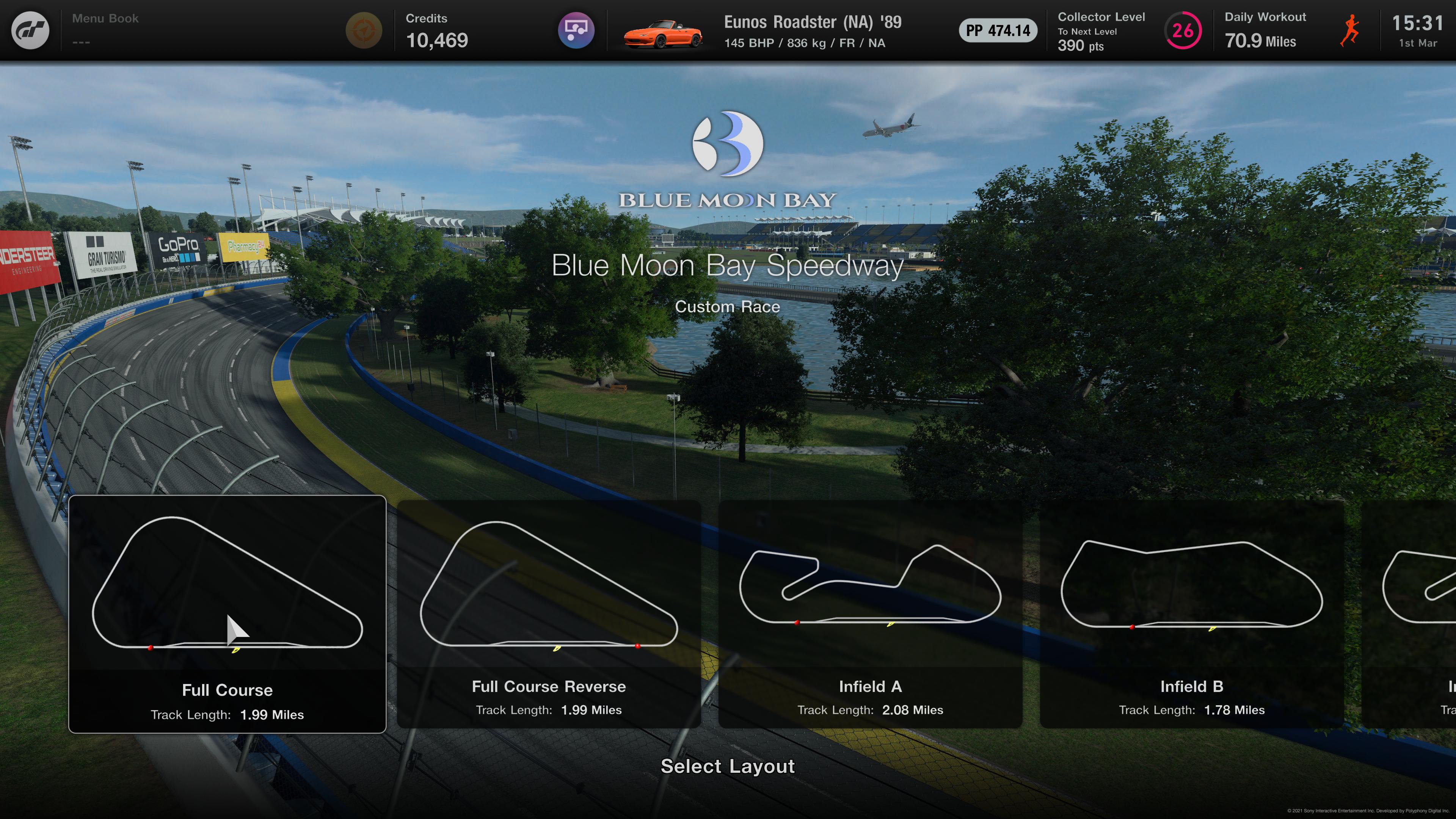Open the purple garage icon

[576, 30]
